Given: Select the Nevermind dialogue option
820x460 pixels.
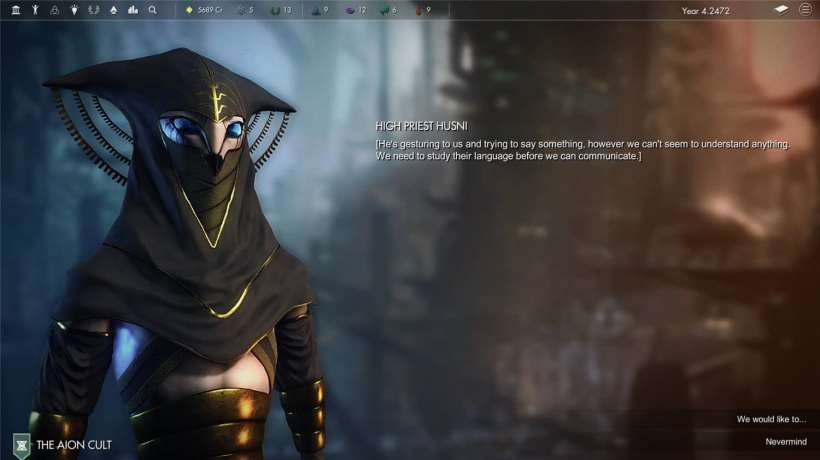Looking at the screenshot, I should tap(784, 441).
